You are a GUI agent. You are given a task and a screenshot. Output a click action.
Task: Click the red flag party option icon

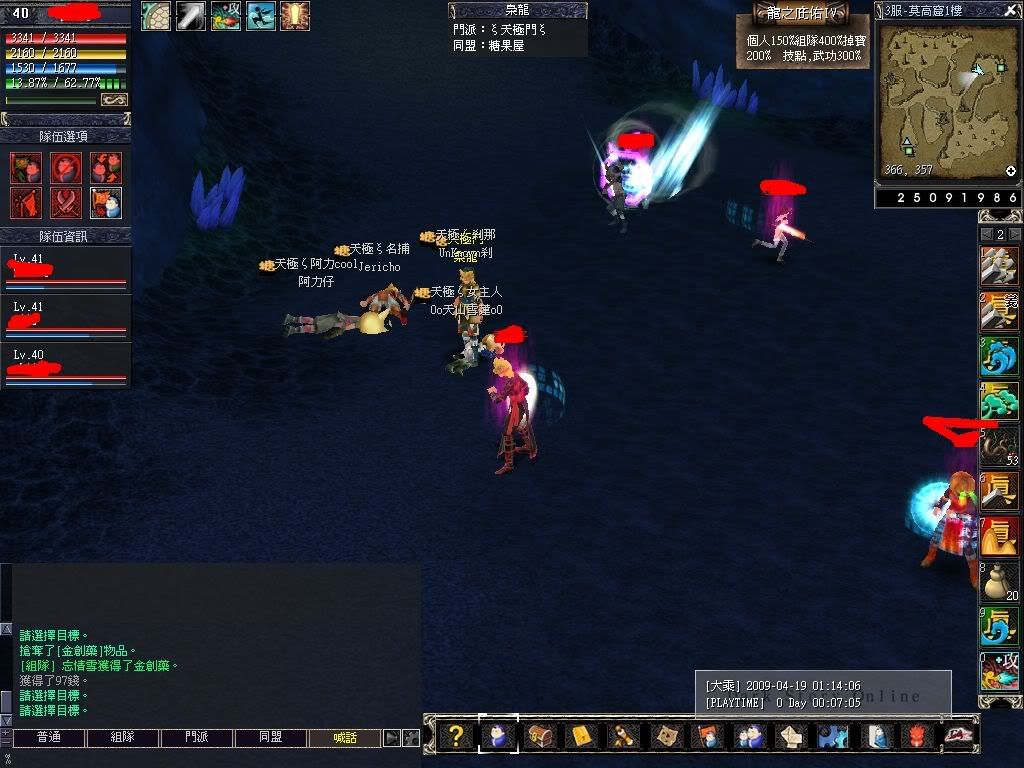[x=26, y=203]
